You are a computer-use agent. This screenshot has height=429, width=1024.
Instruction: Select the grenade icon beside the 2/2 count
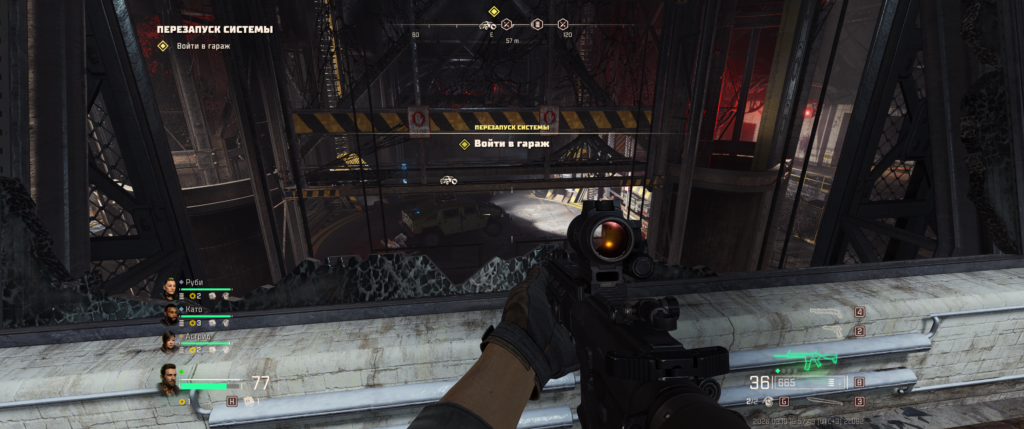click(770, 401)
